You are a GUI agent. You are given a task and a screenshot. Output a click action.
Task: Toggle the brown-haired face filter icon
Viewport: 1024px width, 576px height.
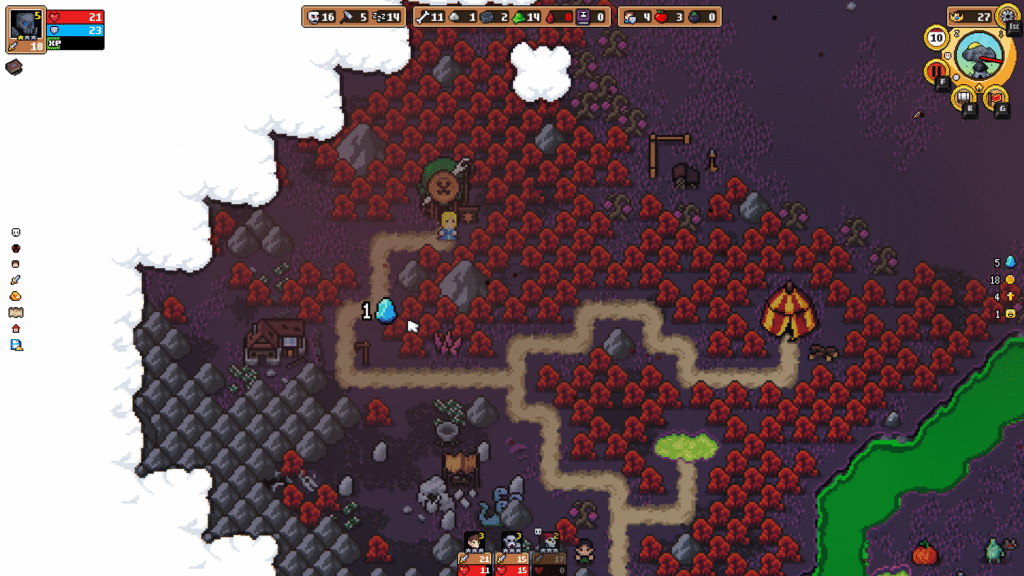tap(16, 264)
